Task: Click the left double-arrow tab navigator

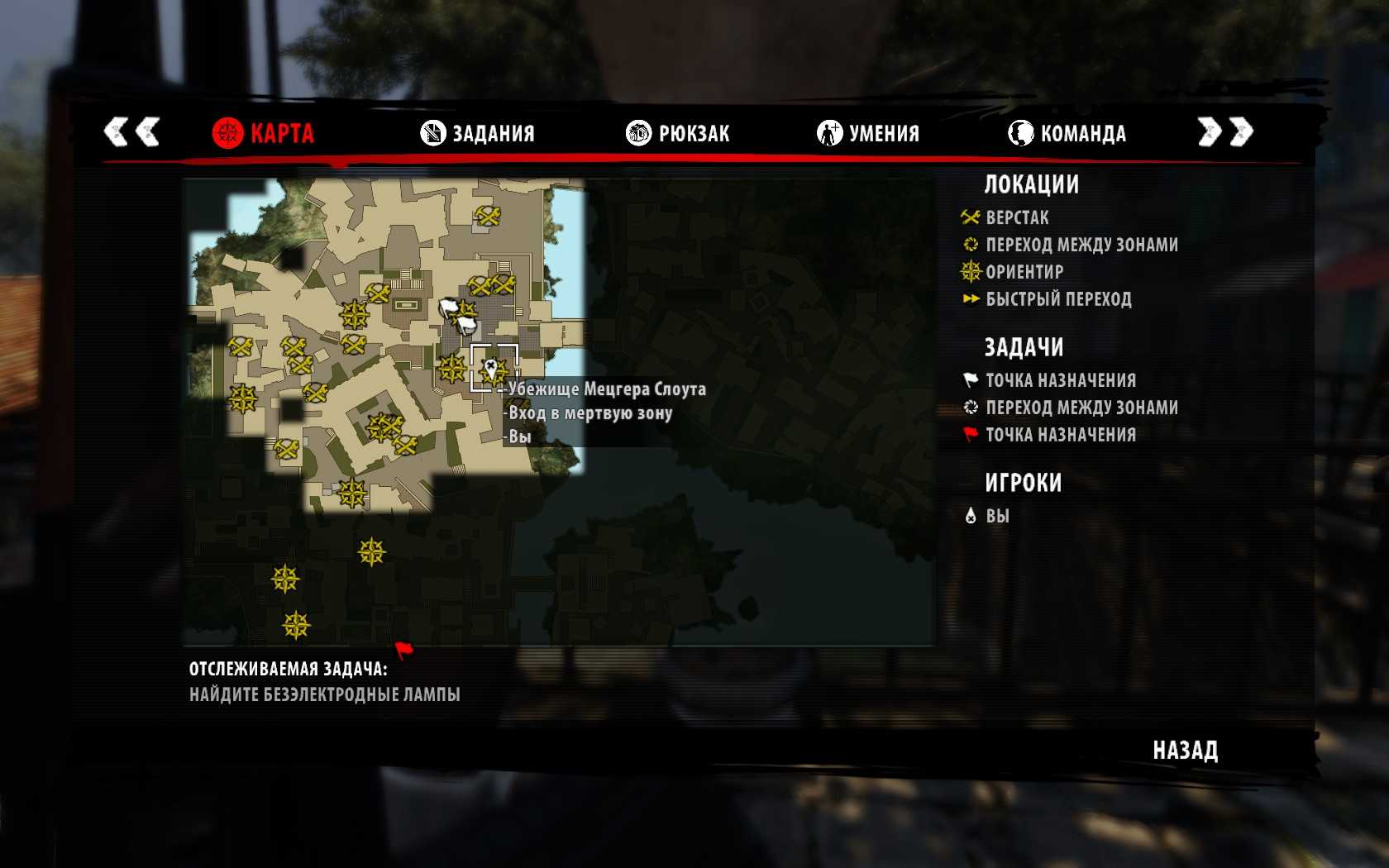Action: coord(131,131)
